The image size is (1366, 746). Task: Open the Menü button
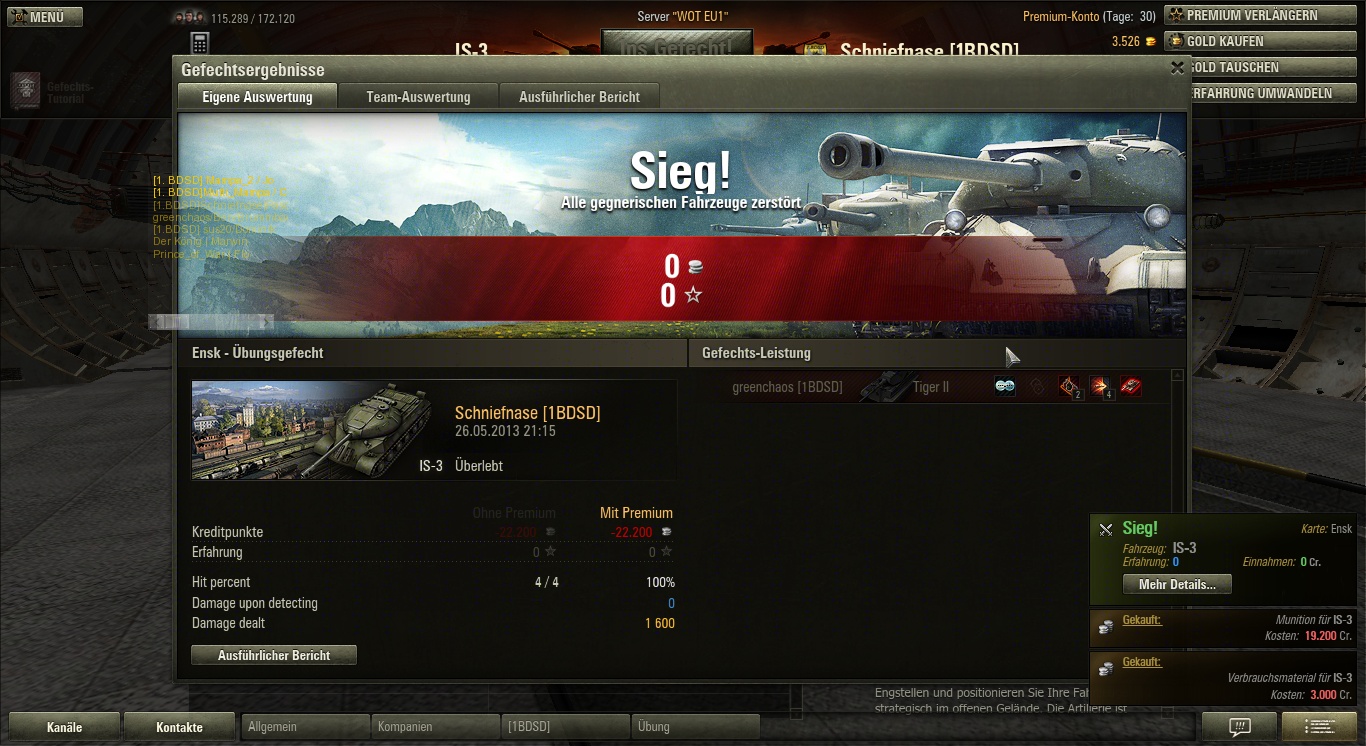coord(45,17)
